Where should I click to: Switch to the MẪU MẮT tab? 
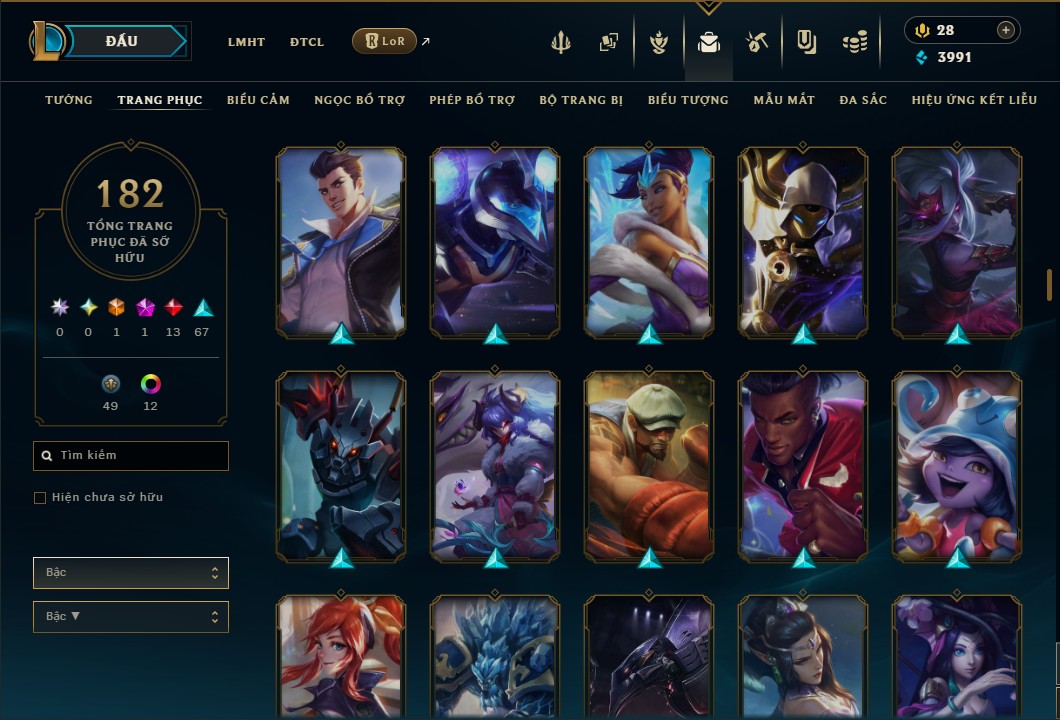tap(784, 100)
